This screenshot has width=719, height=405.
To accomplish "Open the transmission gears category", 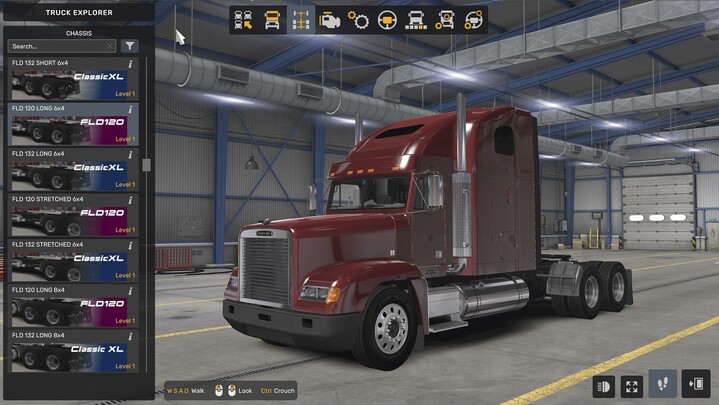I will pyautogui.click(x=358, y=20).
